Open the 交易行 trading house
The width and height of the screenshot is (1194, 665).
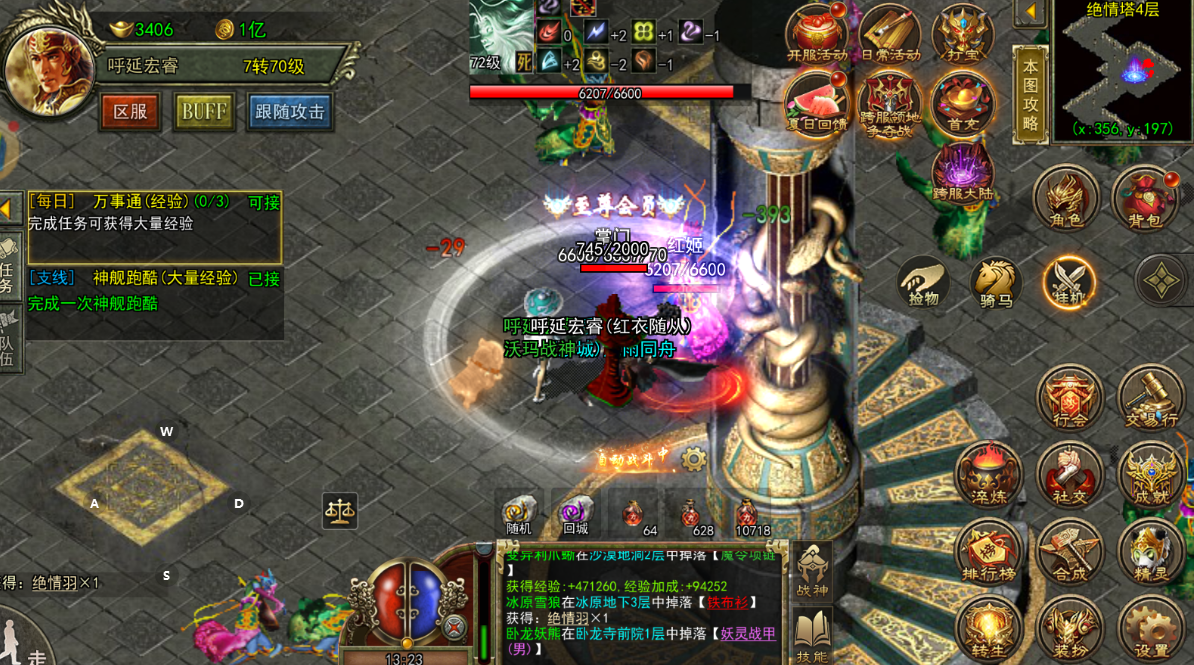(x=1150, y=398)
